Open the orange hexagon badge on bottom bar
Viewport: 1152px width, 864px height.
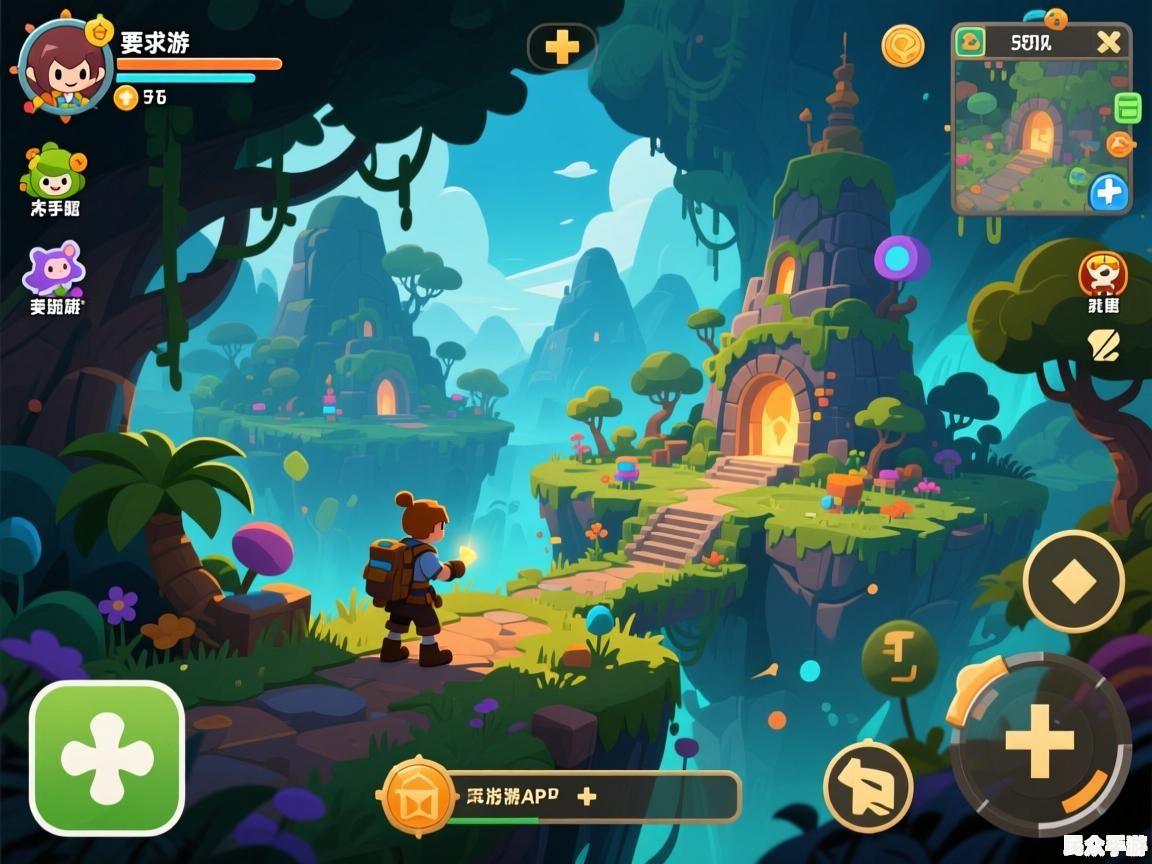[417, 796]
